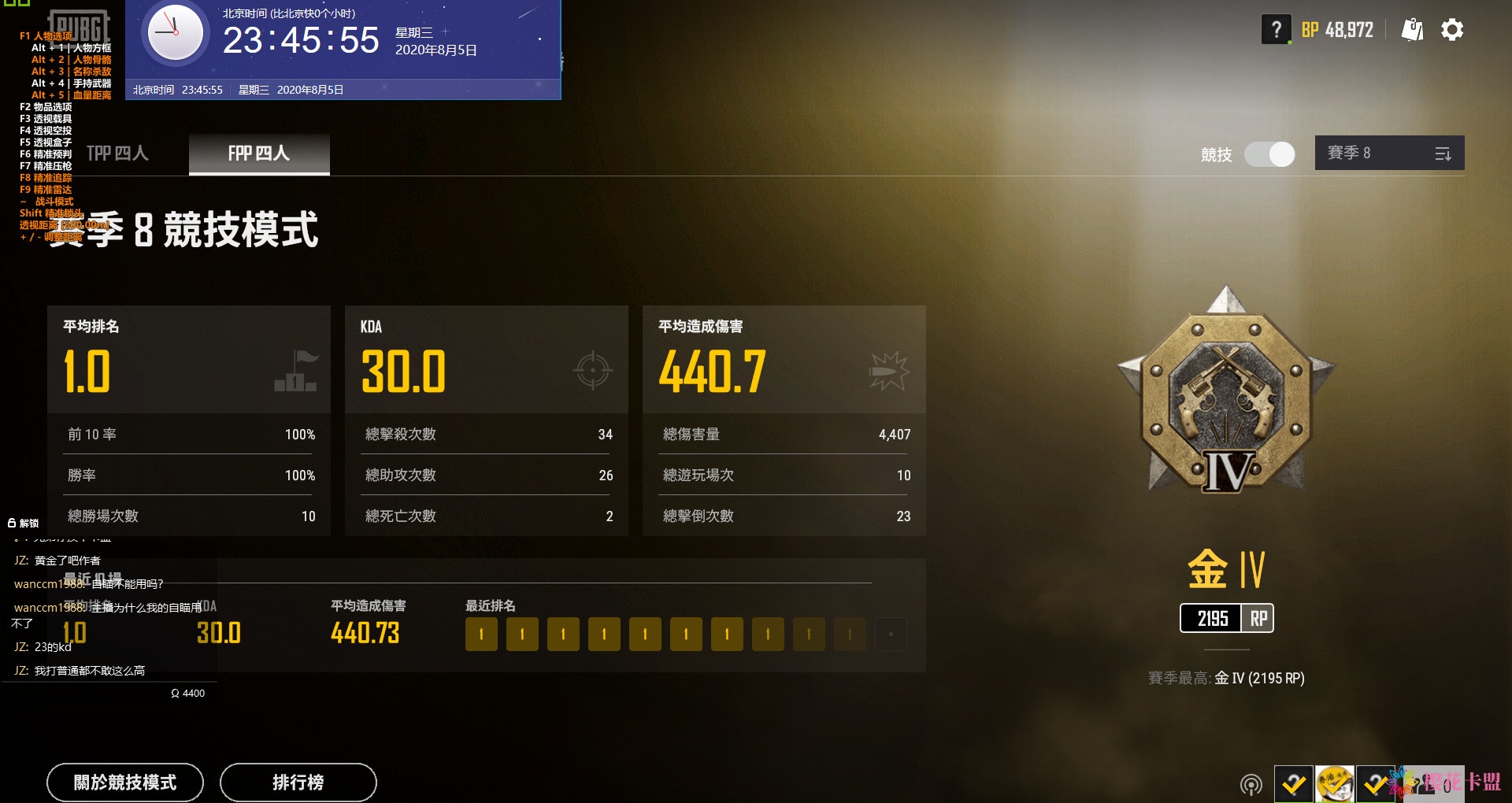Switch to the TPP 四人 tab
Screen dimensions: 1512x803
pos(117,154)
